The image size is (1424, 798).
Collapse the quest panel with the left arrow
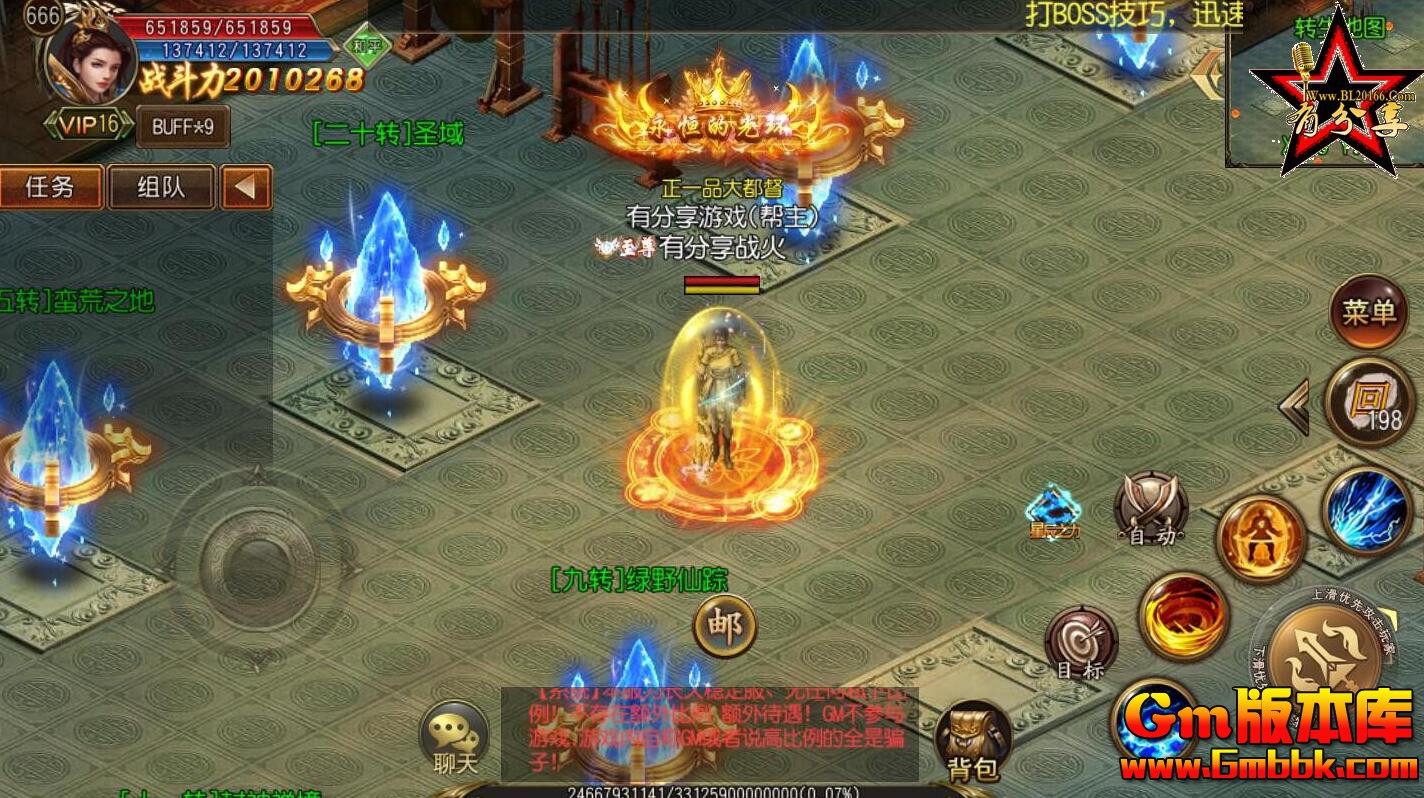click(x=249, y=187)
